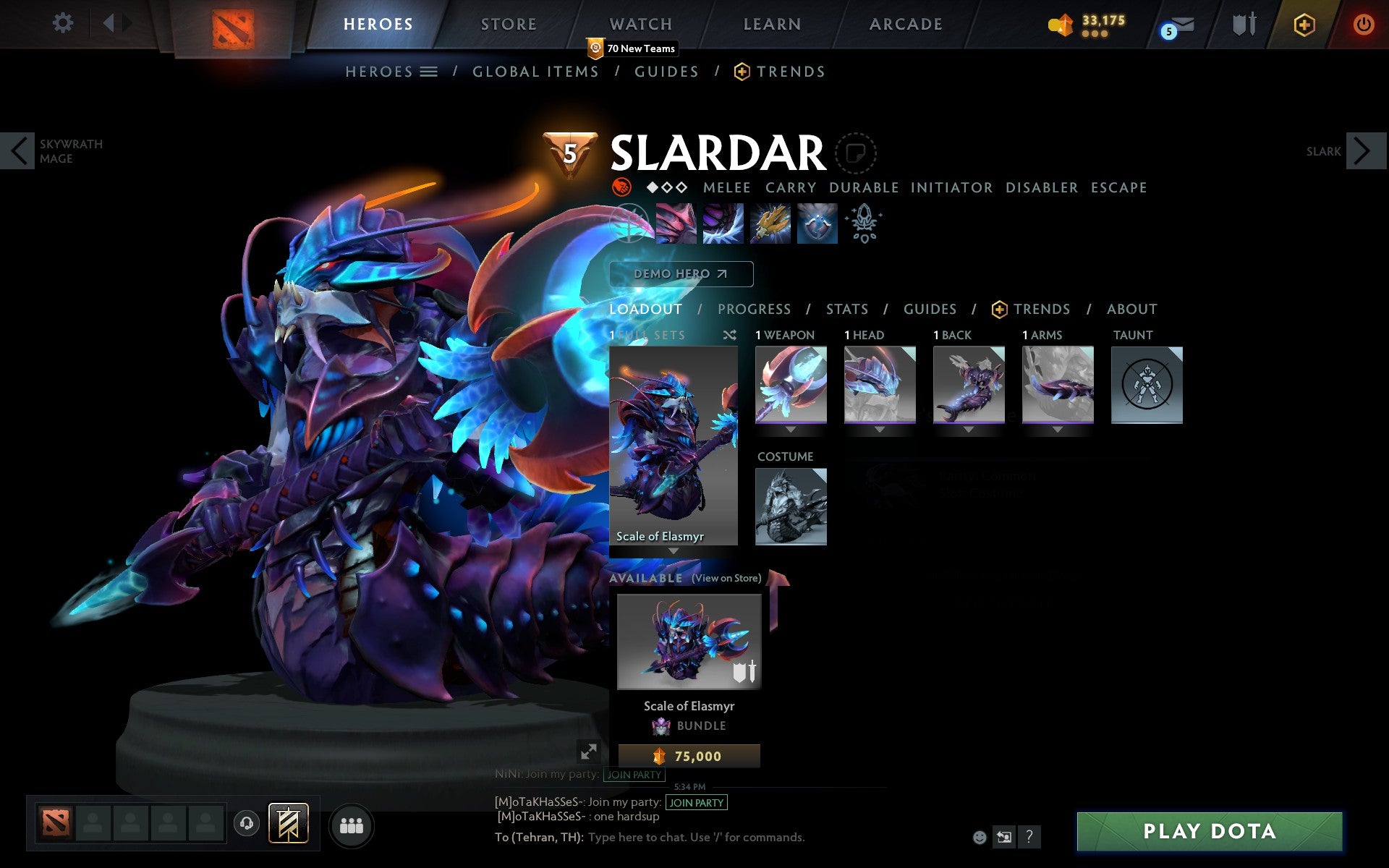Image resolution: width=1389 pixels, height=868 pixels.
Task: Click the power/quit icon top right
Action: (1363, 22)
